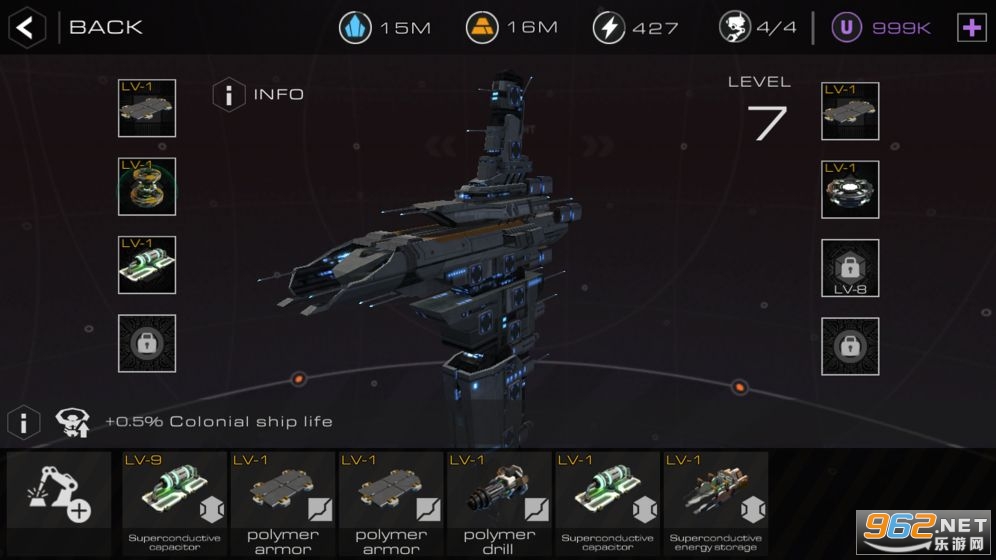Go back using the BACK arrow button
The height and width of the screenshot is (560, 996).
tap(27, 27)
